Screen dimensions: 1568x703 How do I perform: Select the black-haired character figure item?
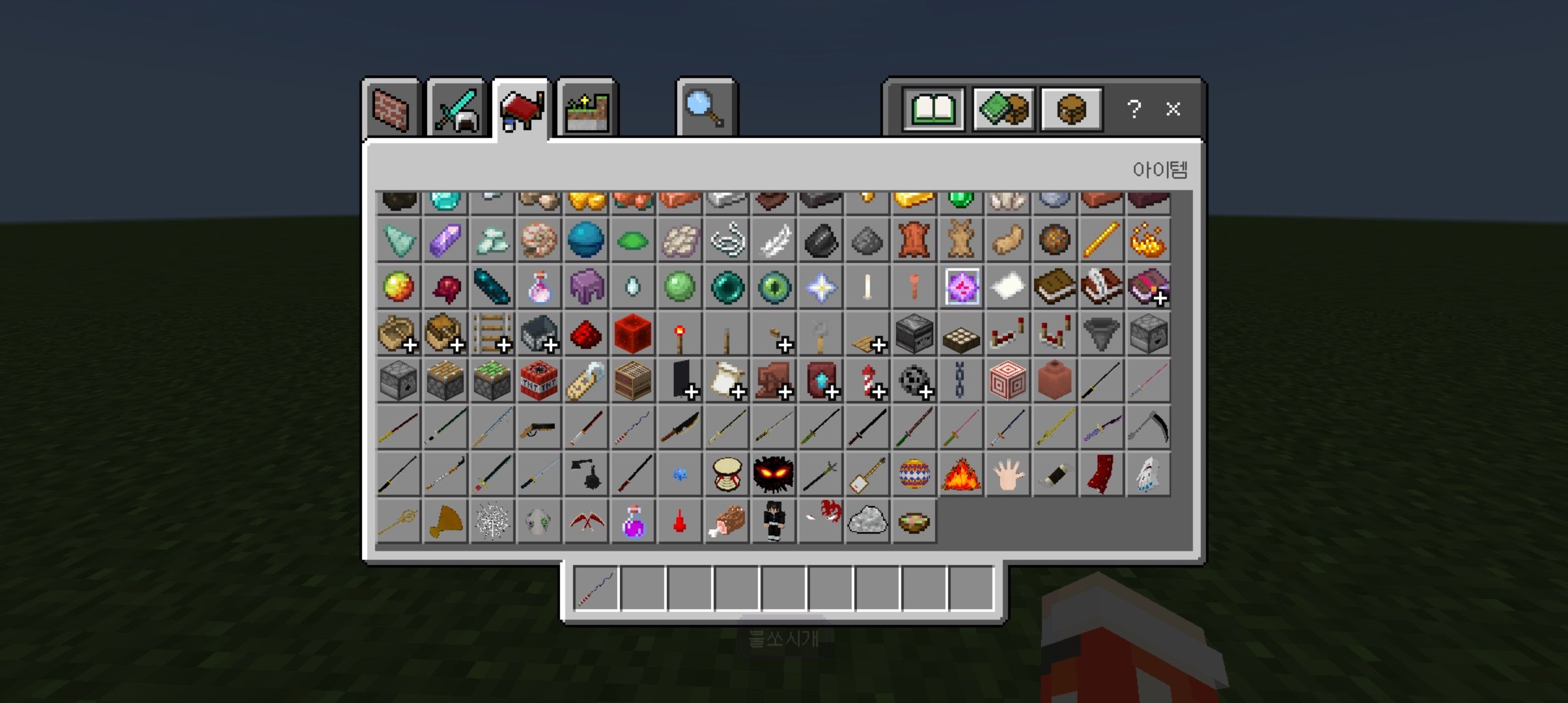coord(774,521)
